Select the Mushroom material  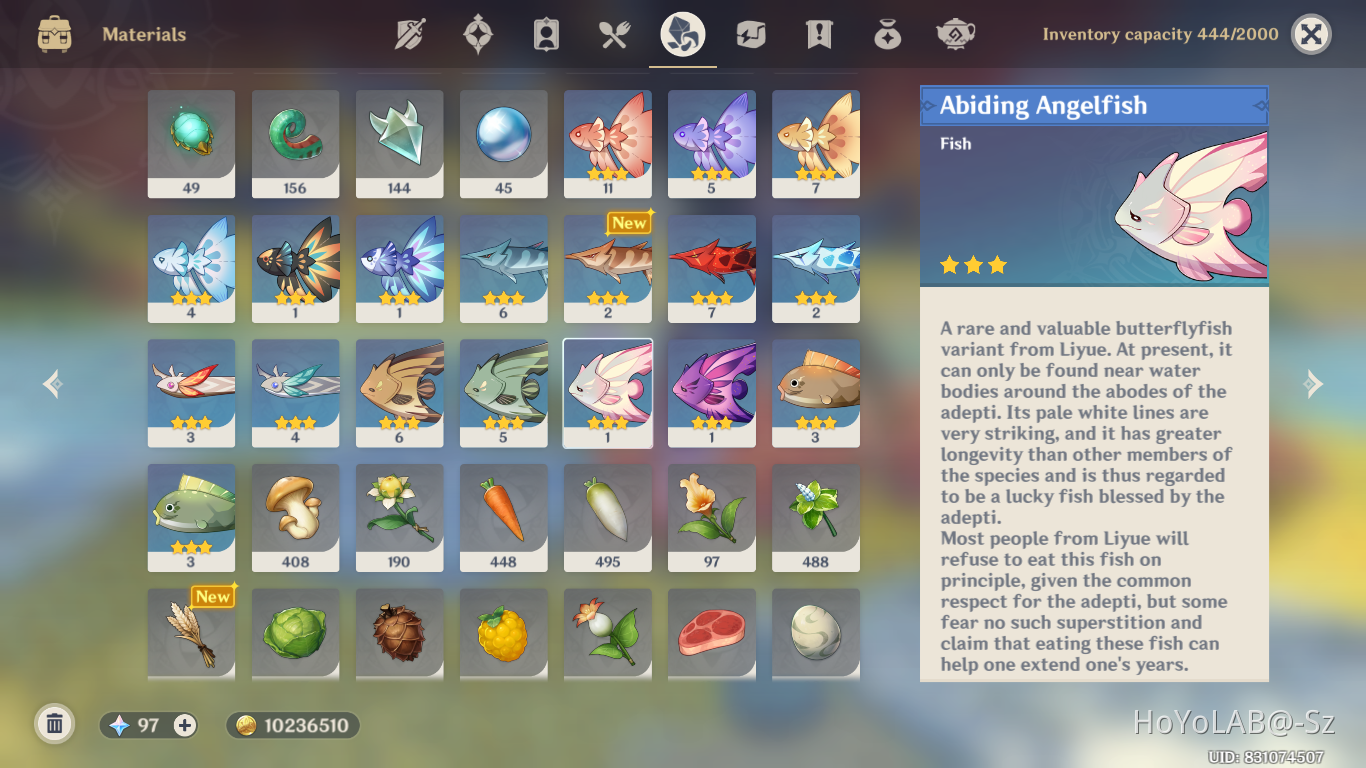(x=295, y=517)
